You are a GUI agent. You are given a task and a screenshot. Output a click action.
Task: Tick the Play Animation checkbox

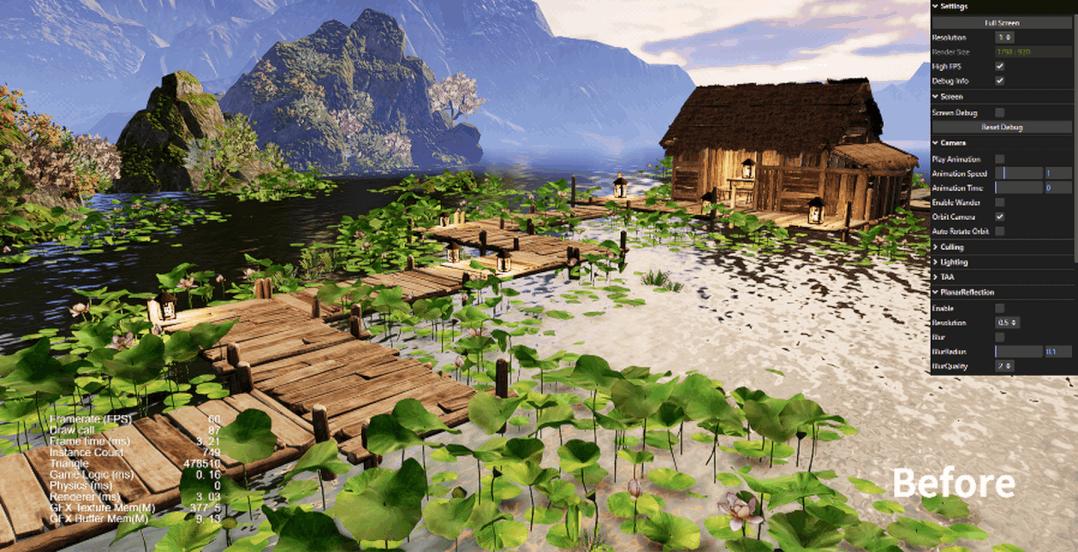1000,159
